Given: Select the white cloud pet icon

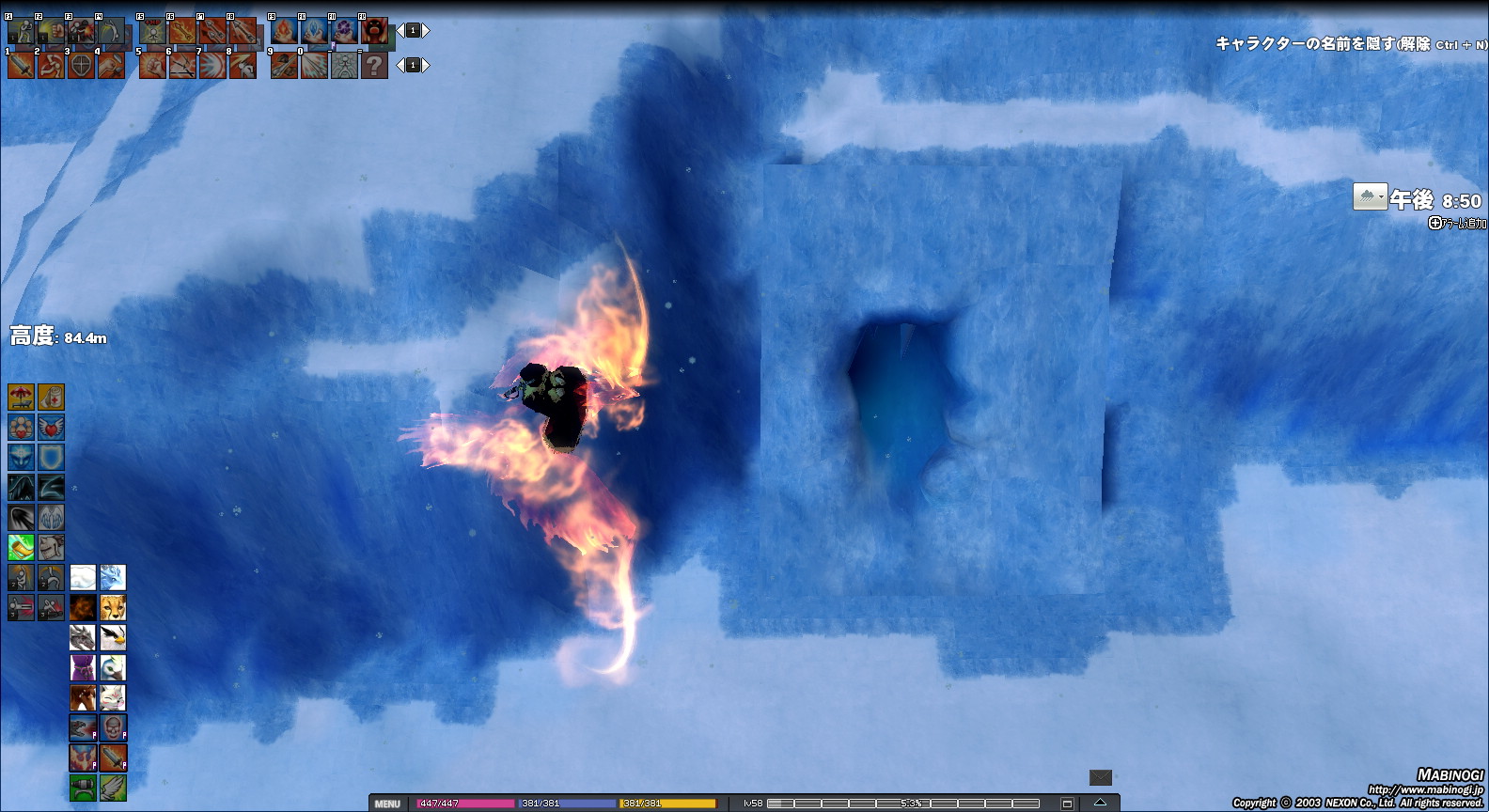Looking at the screenshot, I should (x=83, y=577).
